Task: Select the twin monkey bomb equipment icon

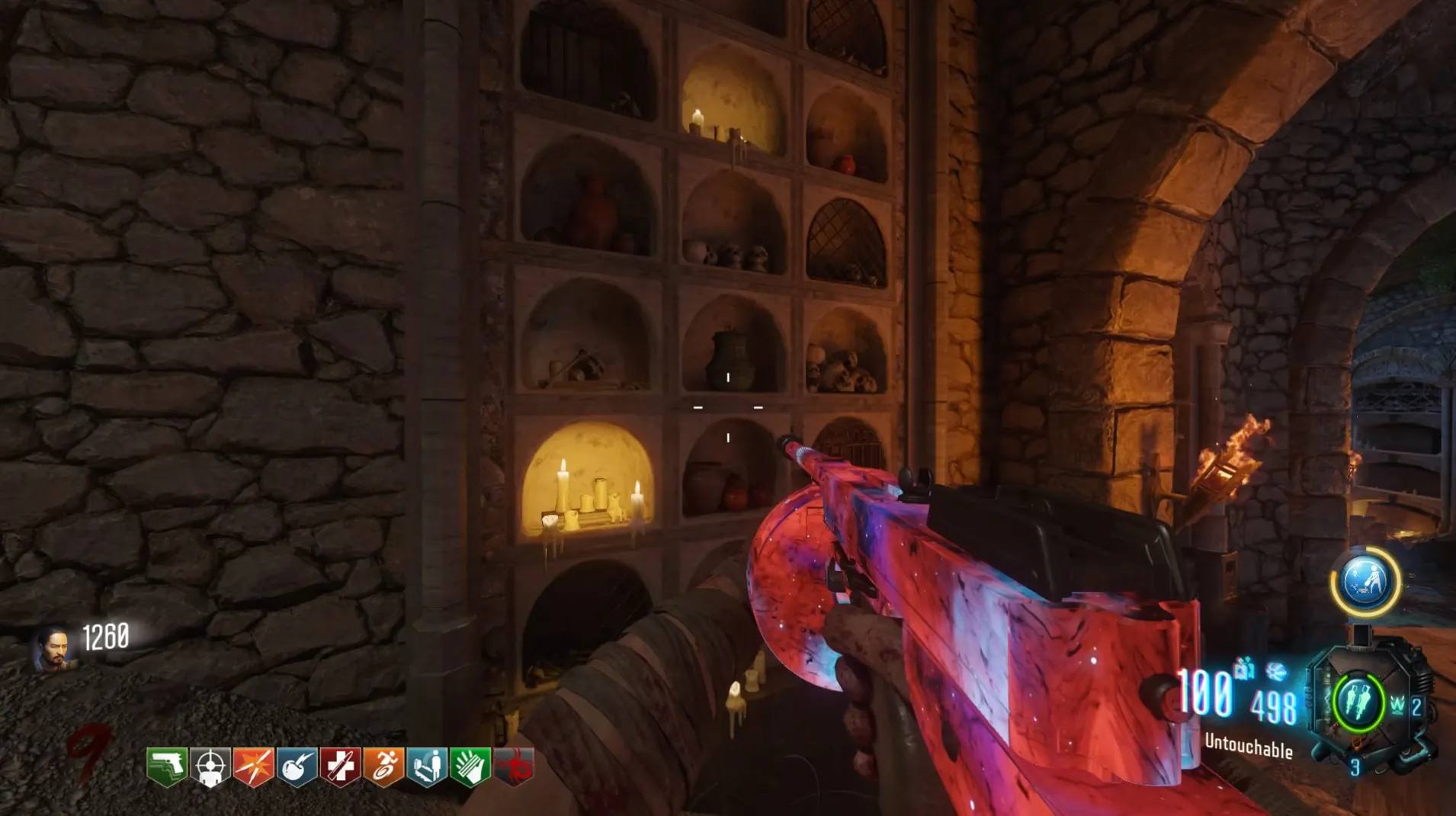Action: pyautogui.click(x=1358, y=702)
